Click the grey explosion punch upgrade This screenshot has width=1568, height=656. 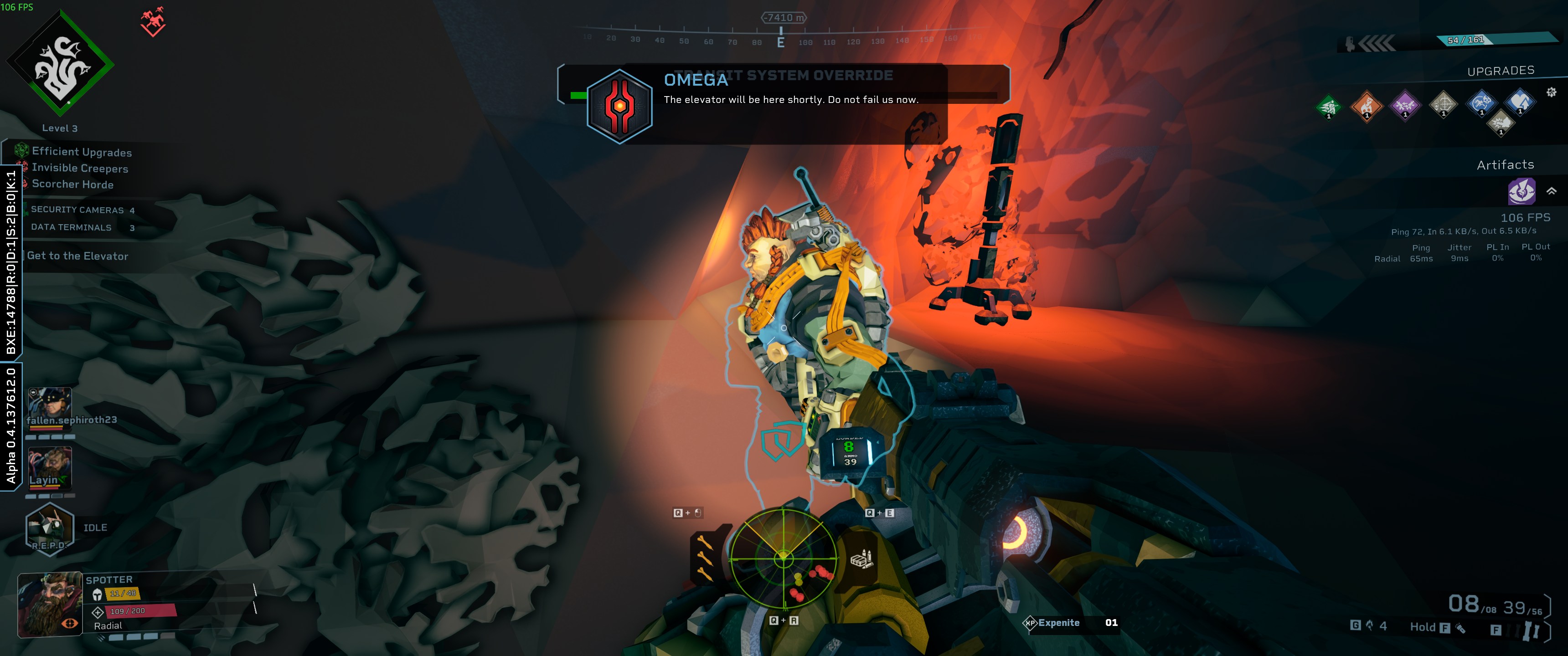point(1501,123)
